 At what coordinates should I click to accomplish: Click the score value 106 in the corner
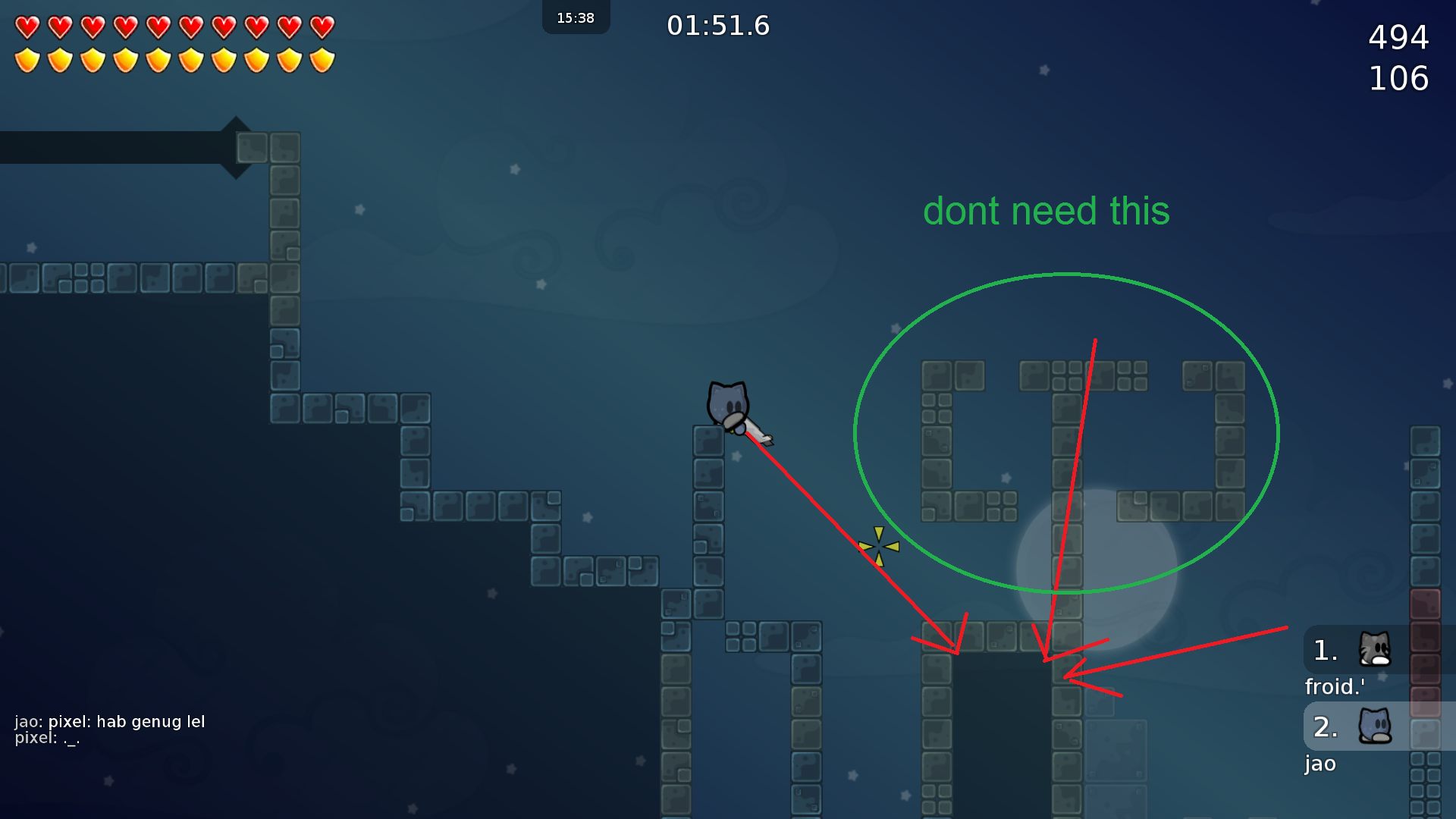click(1399, 77)
